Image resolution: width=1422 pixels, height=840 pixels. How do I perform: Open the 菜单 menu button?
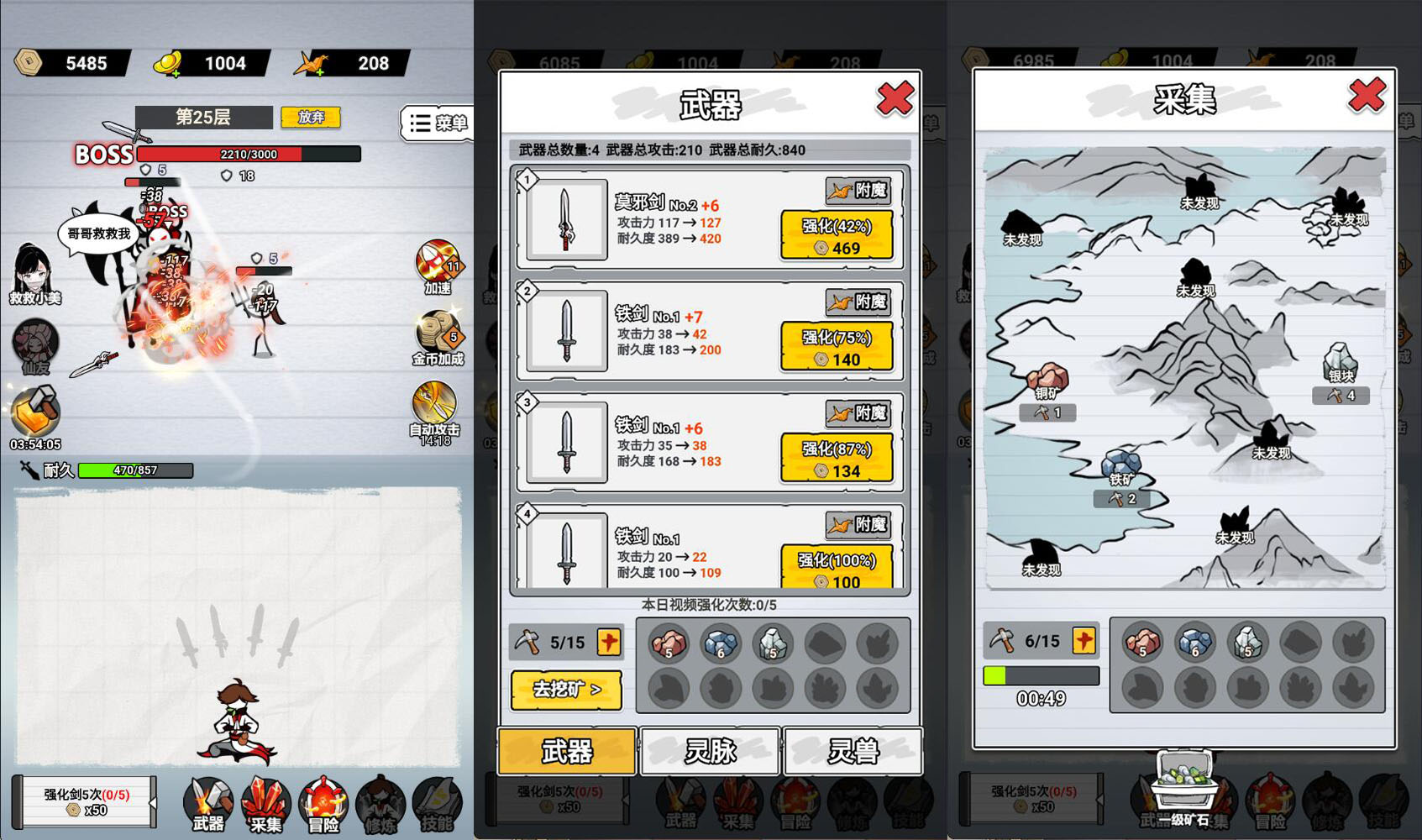point(438,123)
